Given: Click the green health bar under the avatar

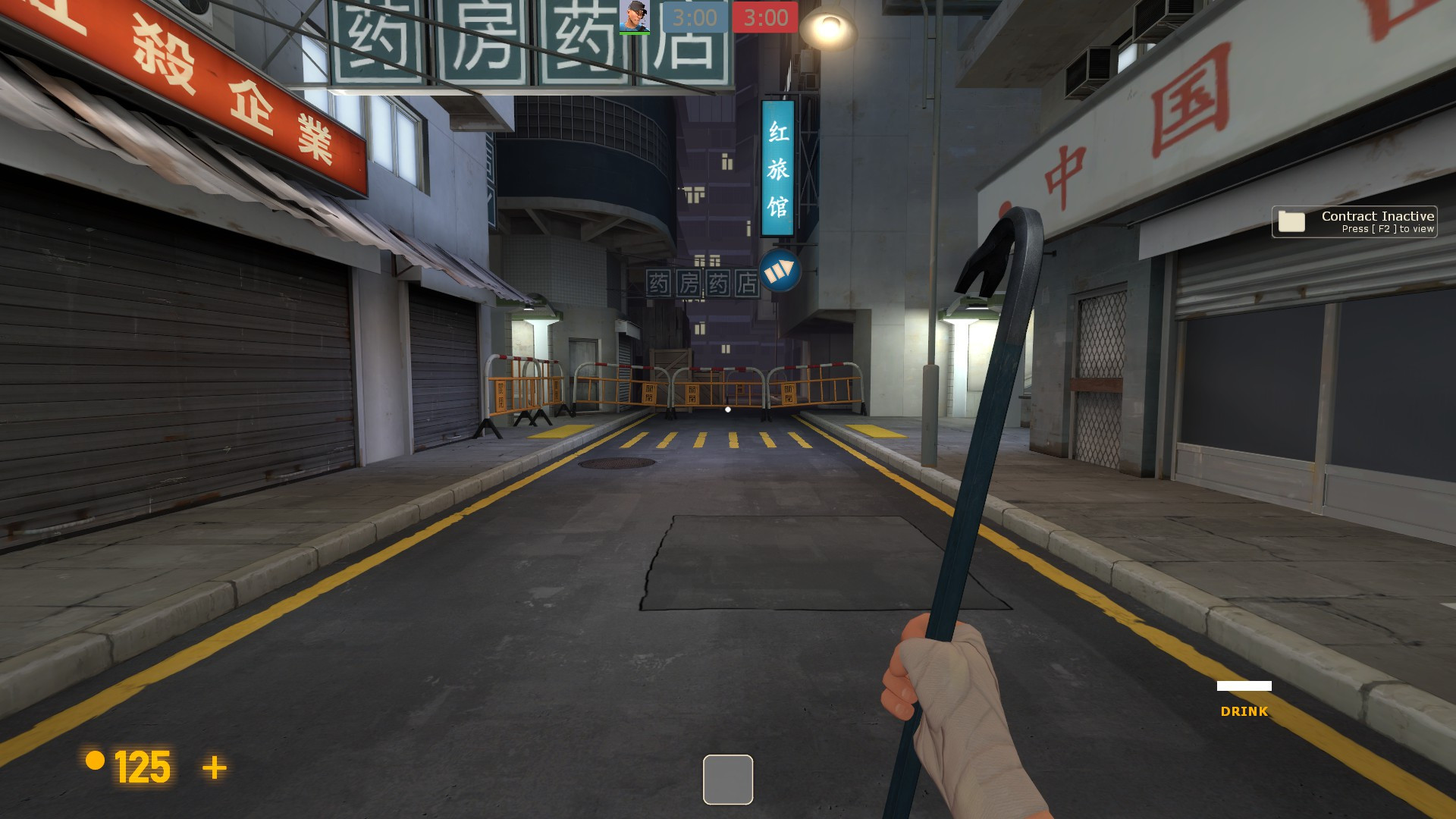Looking at the screenshot, I should click(634, 32).
